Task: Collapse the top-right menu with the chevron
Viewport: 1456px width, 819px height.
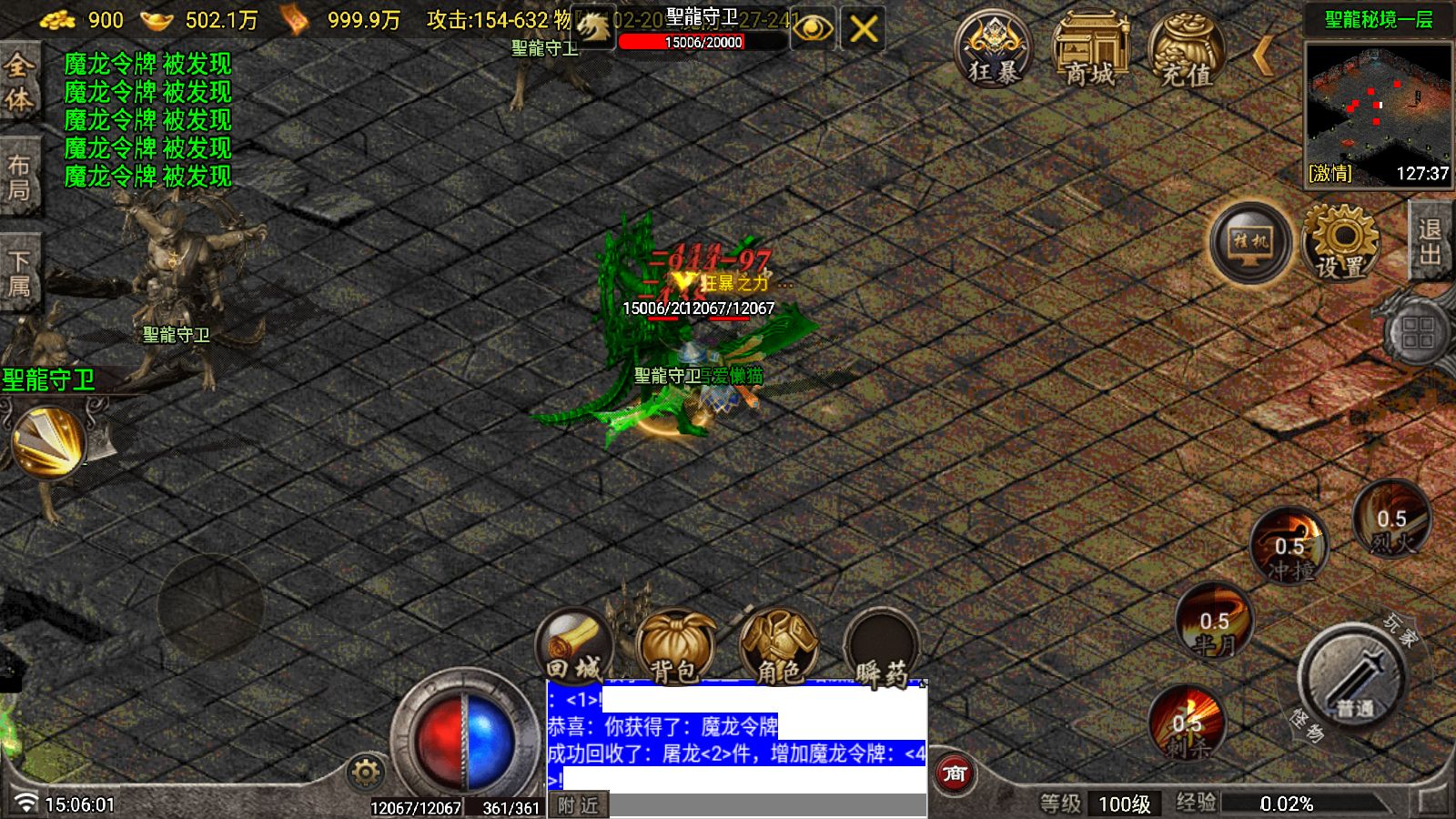Action: 1264,56
